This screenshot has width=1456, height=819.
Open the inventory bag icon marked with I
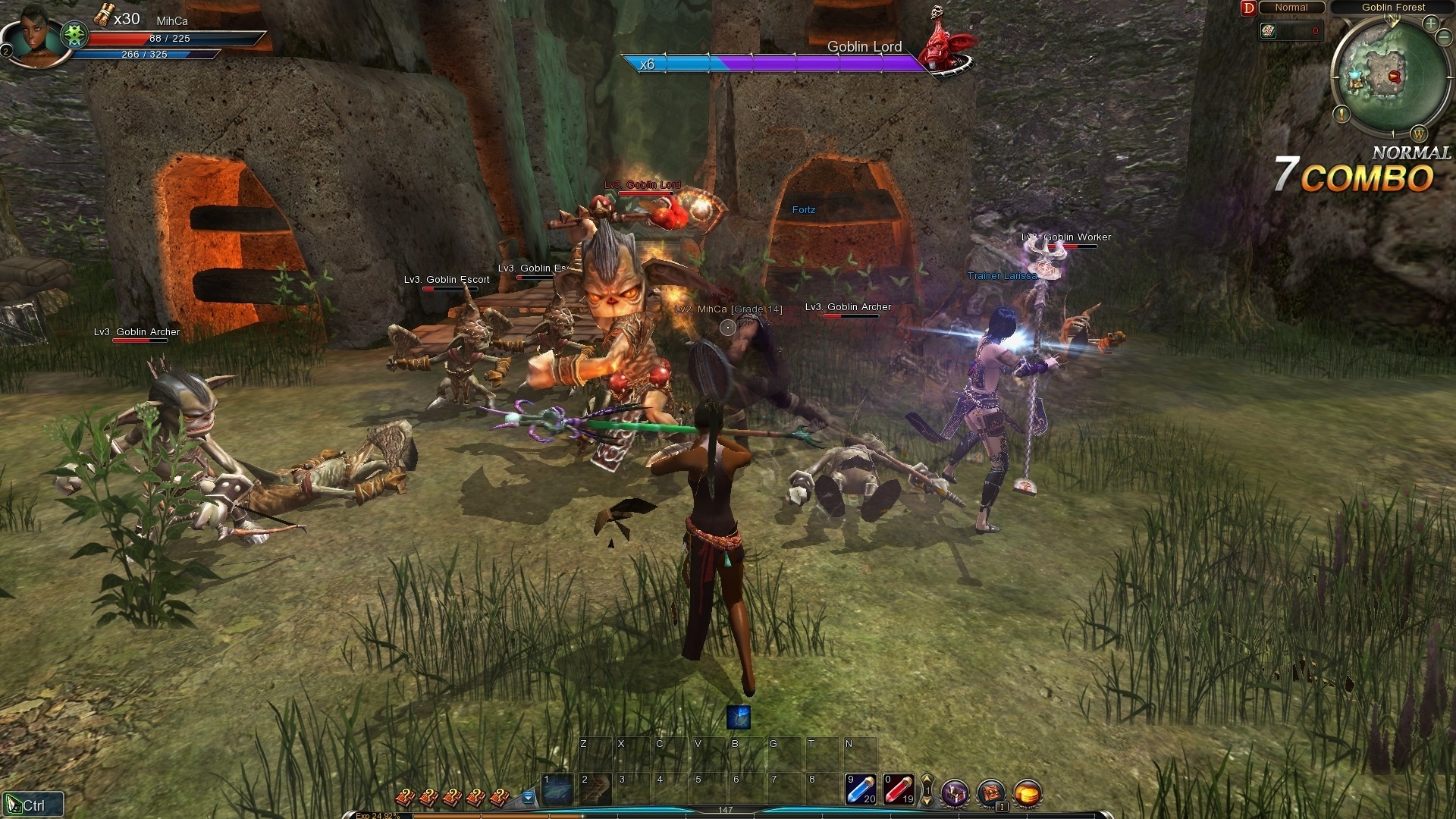point(991,794)
